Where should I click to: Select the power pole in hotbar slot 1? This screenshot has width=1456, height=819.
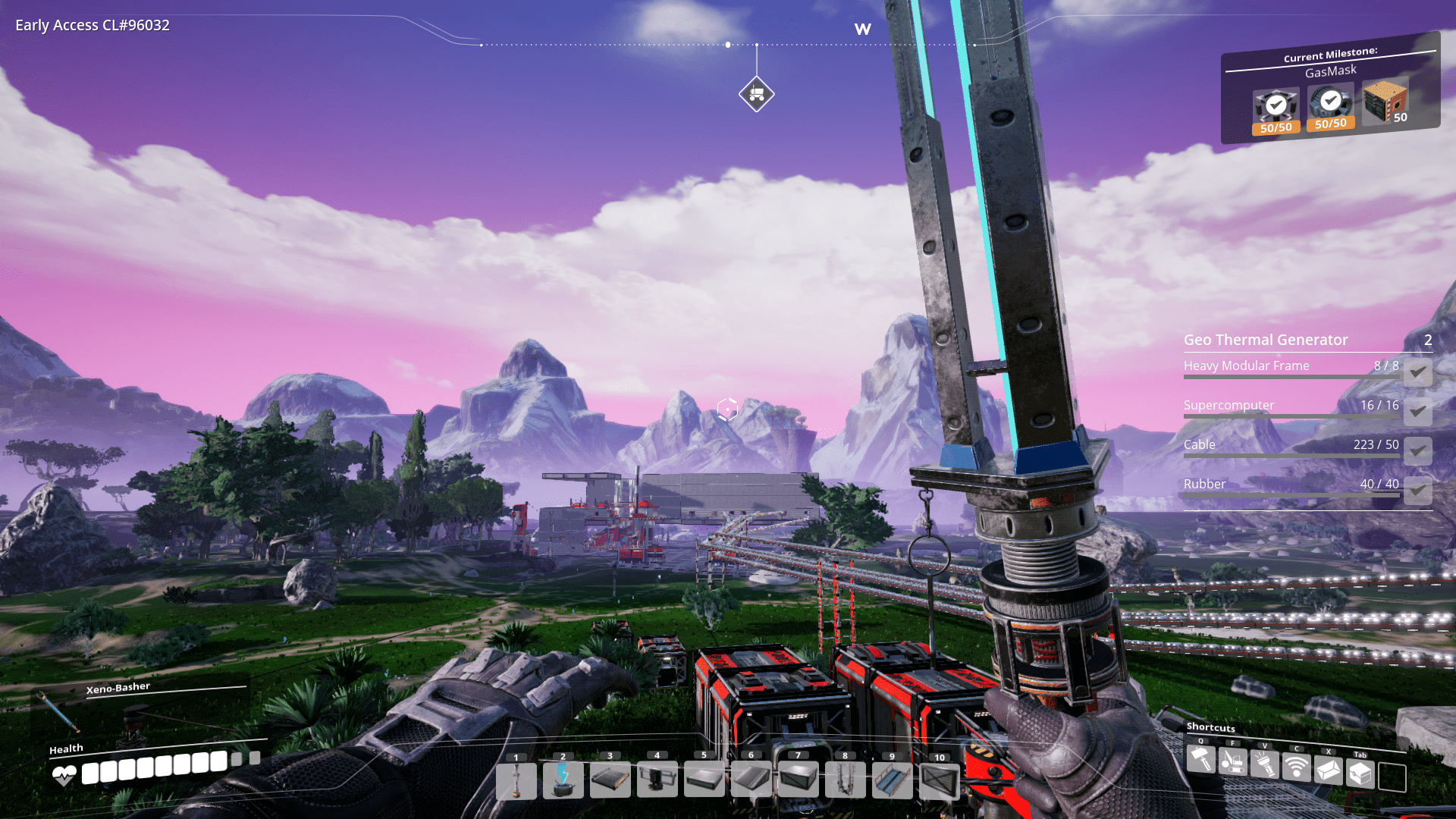coord(517,780)
